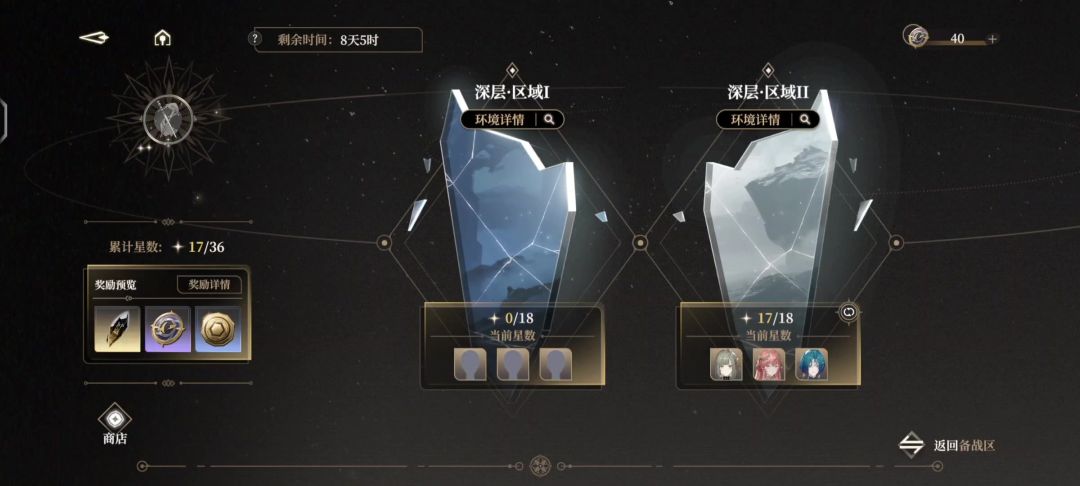
Task: Open the question mark help tip
Action: (255, 39)
